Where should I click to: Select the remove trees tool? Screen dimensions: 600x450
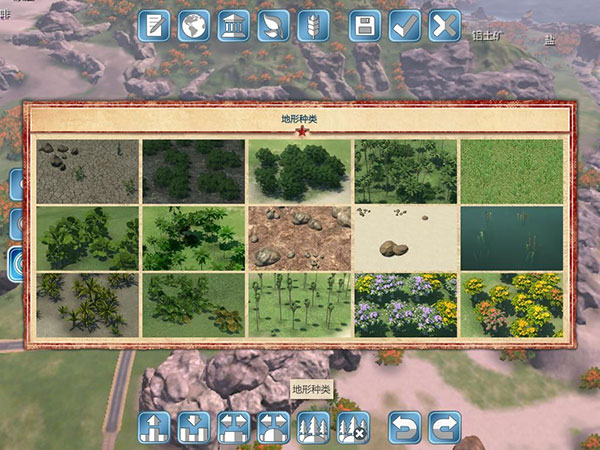tap(352, 428)
